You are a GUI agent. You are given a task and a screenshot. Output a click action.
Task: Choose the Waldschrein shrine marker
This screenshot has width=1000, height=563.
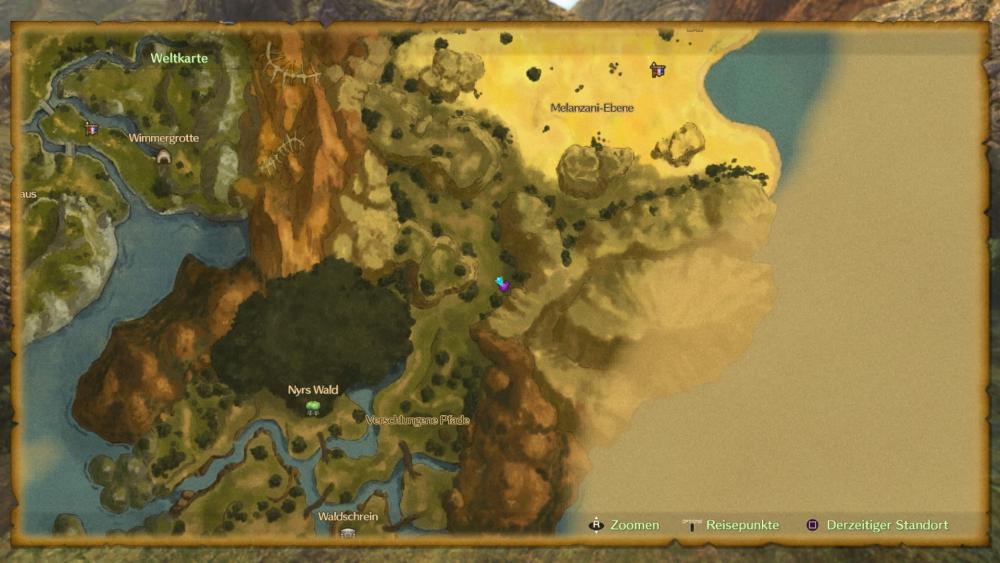pyautogui.click(x=347, y=533)
